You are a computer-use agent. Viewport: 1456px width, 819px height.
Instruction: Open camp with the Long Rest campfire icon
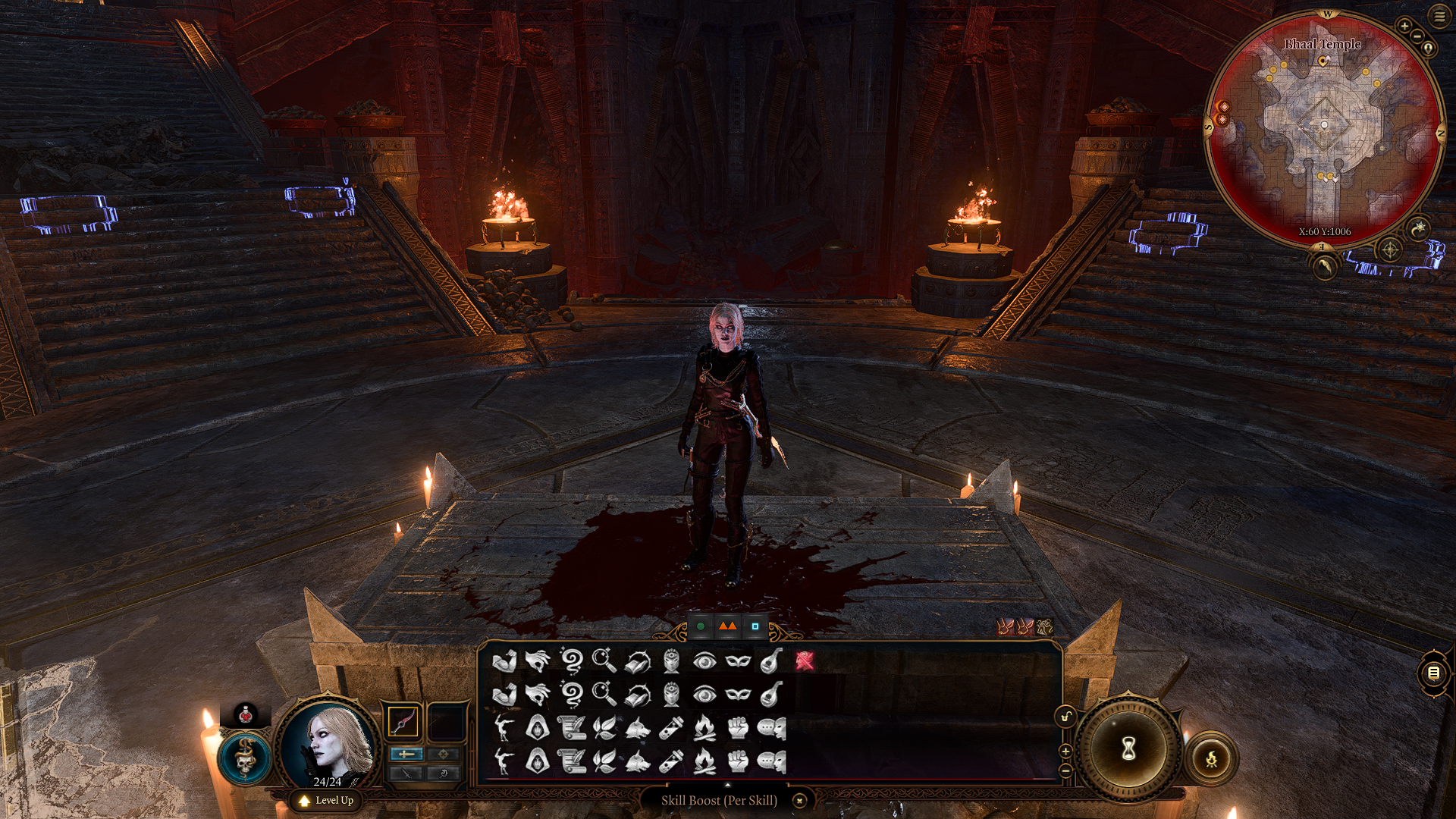1211,758
